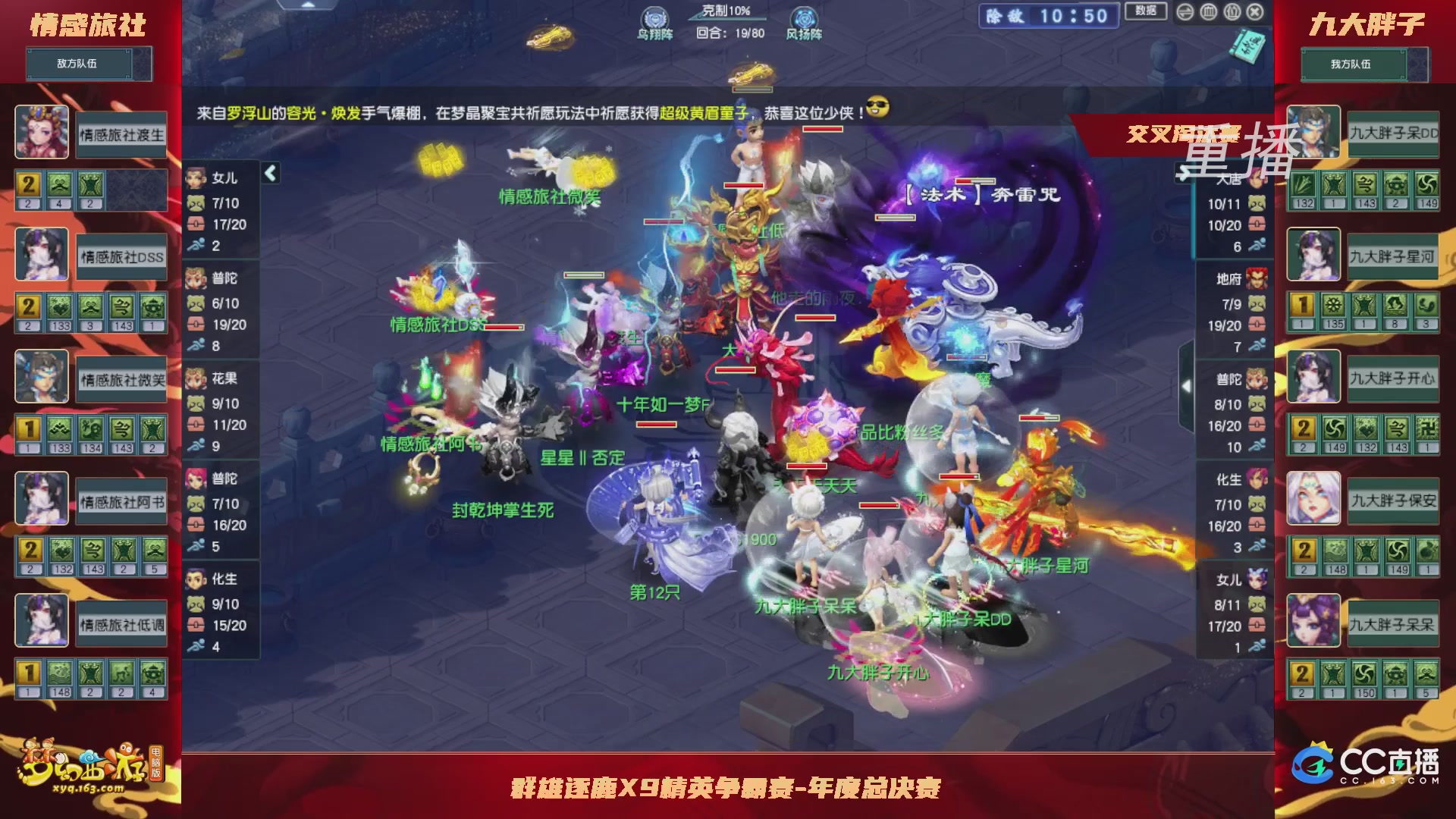Image resolution: width=1456 pixels, height=819 pixels.
Task: Click the 化生 portrait in the left panel
Action: [x=196, y=579]
